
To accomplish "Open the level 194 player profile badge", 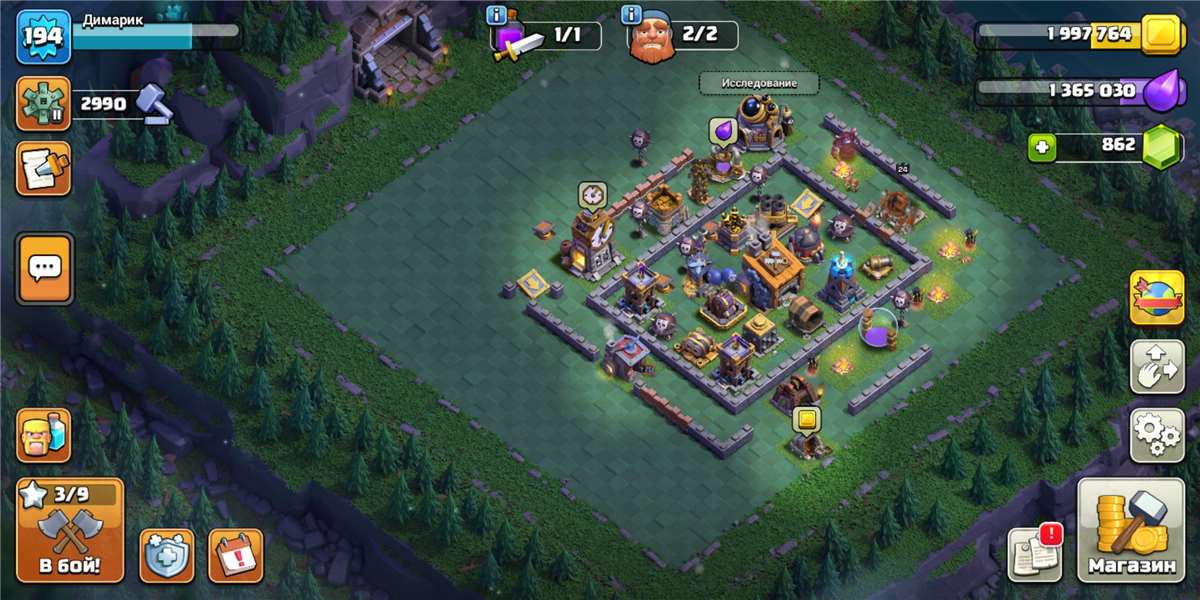I will [43, 37].
